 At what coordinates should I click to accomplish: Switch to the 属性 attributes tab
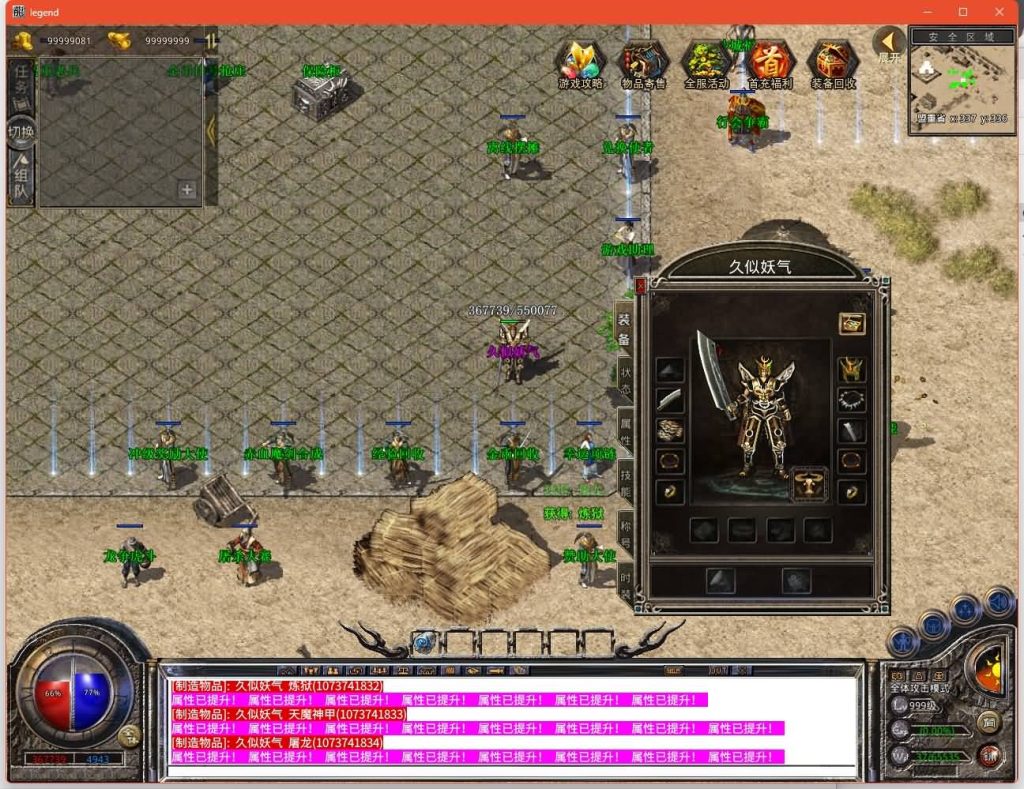(624, 431)
